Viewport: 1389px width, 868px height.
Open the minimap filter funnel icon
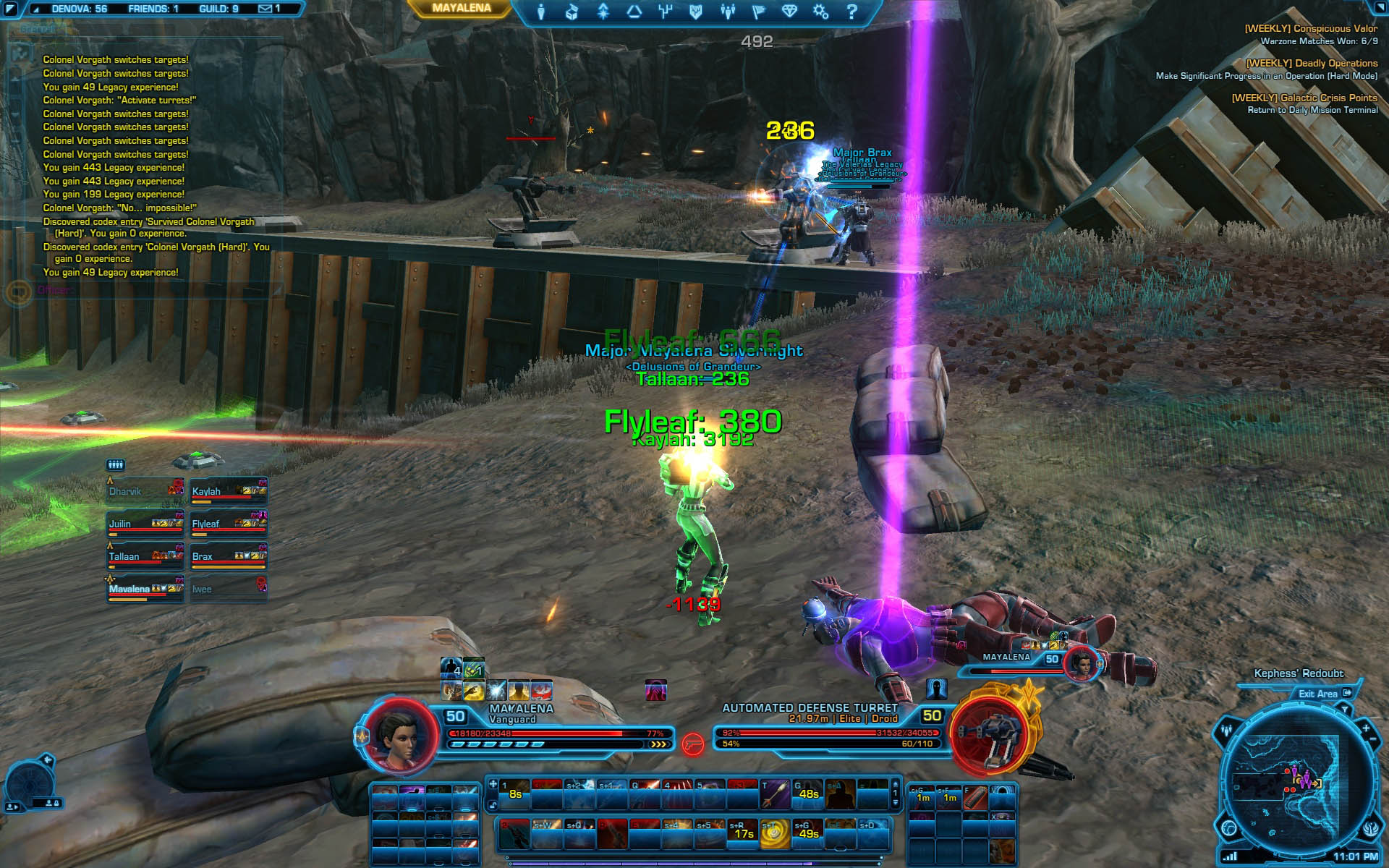[1344, 710]
